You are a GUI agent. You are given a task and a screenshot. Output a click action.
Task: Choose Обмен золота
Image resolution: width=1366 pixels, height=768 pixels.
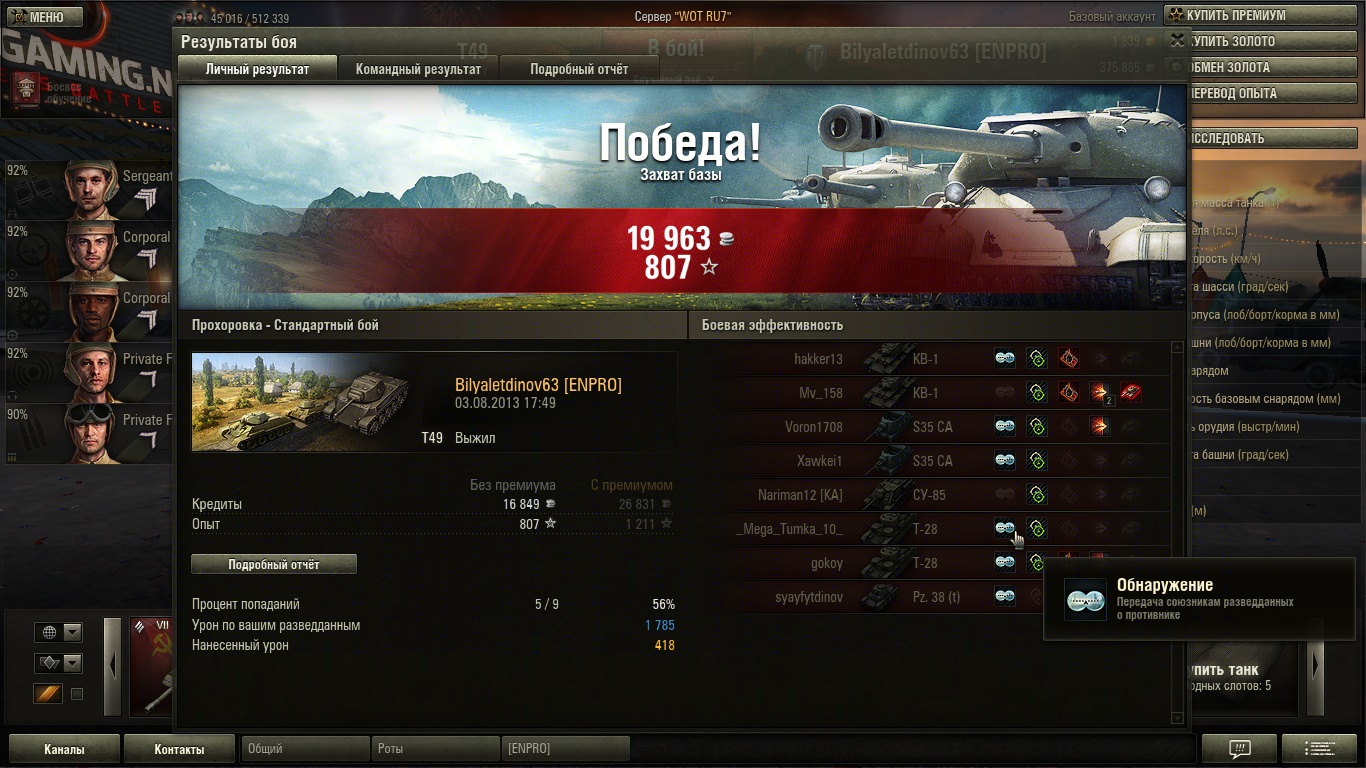(x=1264, y=68)
